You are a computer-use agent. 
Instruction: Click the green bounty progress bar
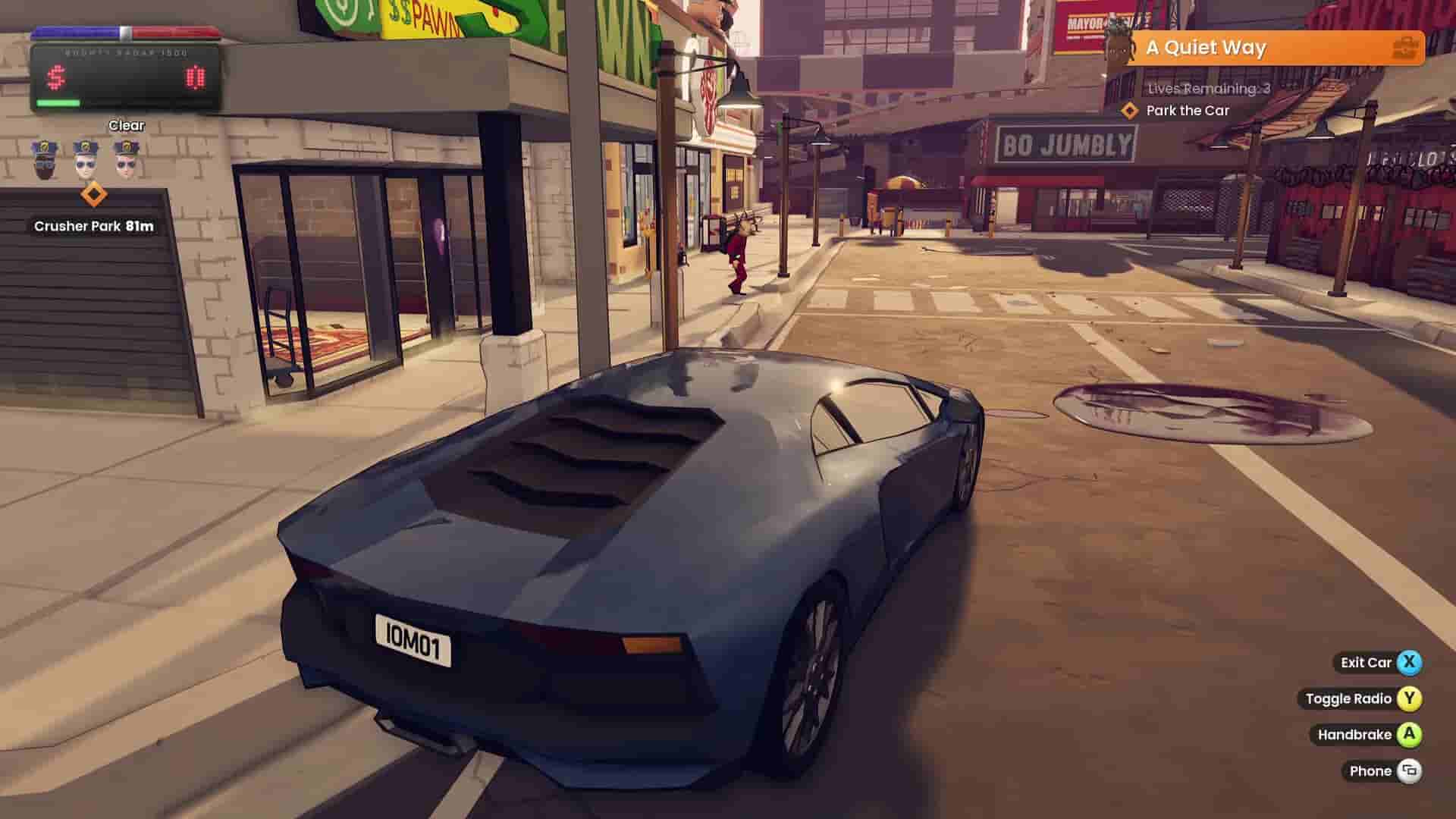pos(58,102)
